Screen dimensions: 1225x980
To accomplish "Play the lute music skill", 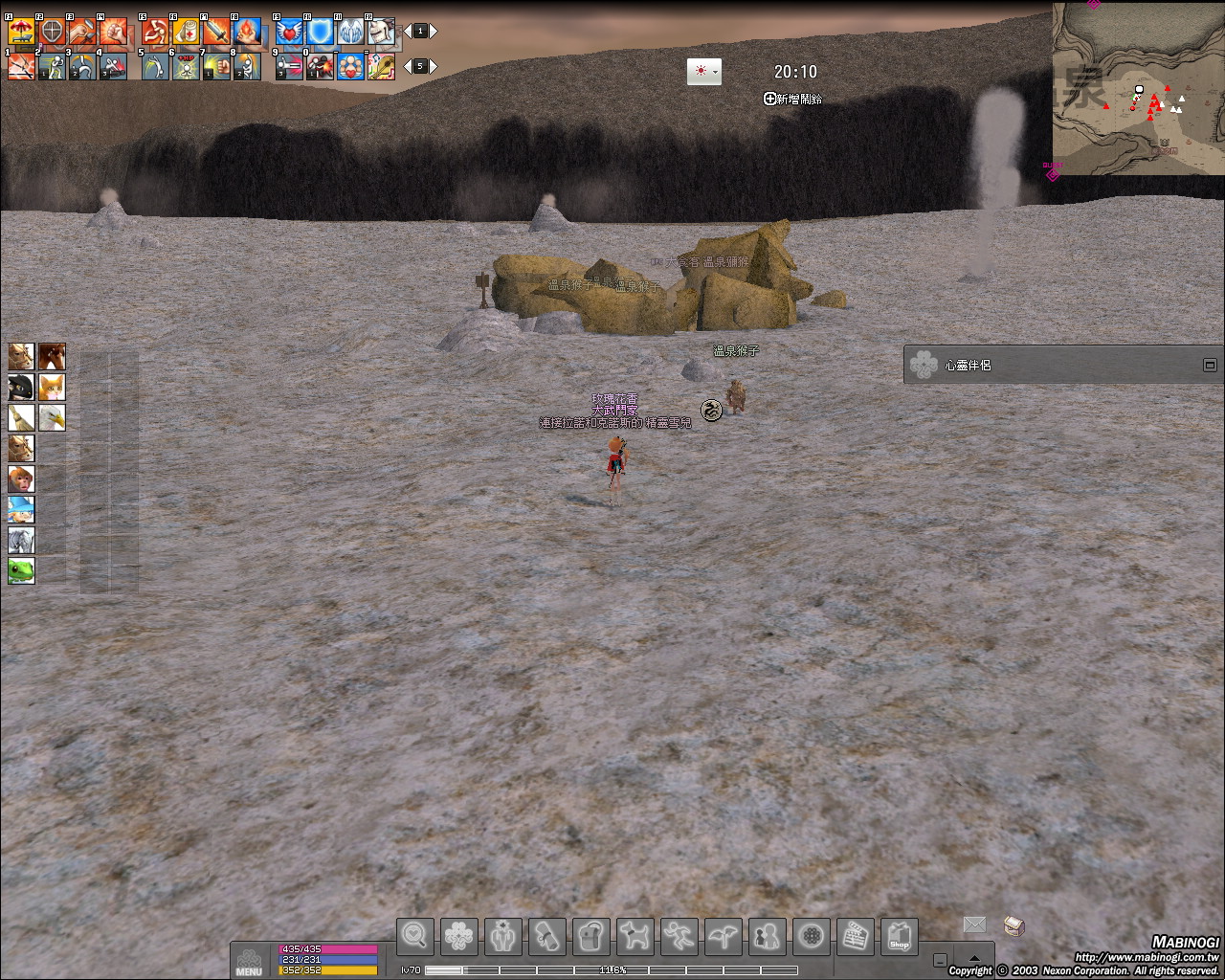I will (381, 67).
